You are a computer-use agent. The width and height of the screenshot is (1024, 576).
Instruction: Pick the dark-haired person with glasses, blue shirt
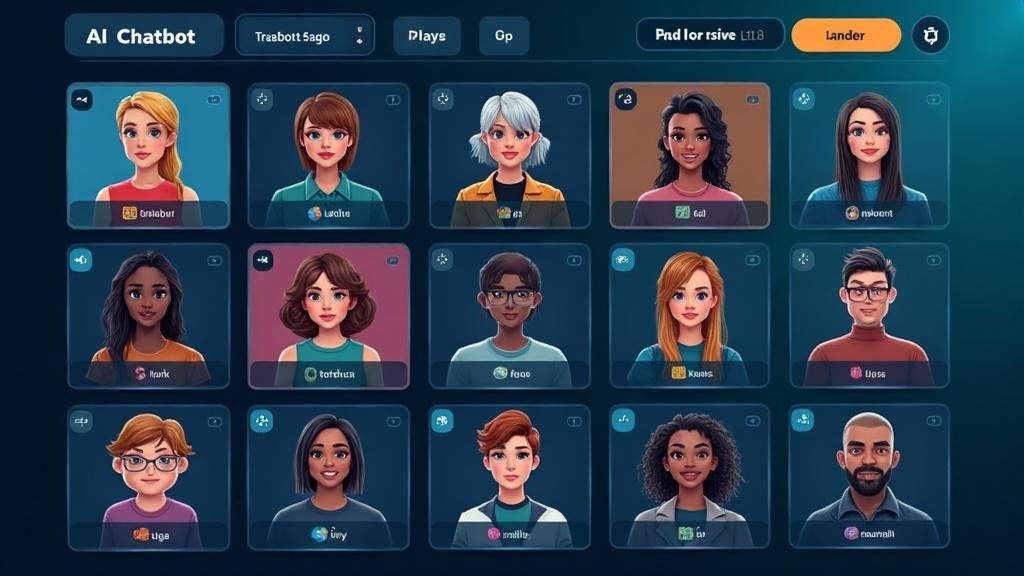[510, 315]
